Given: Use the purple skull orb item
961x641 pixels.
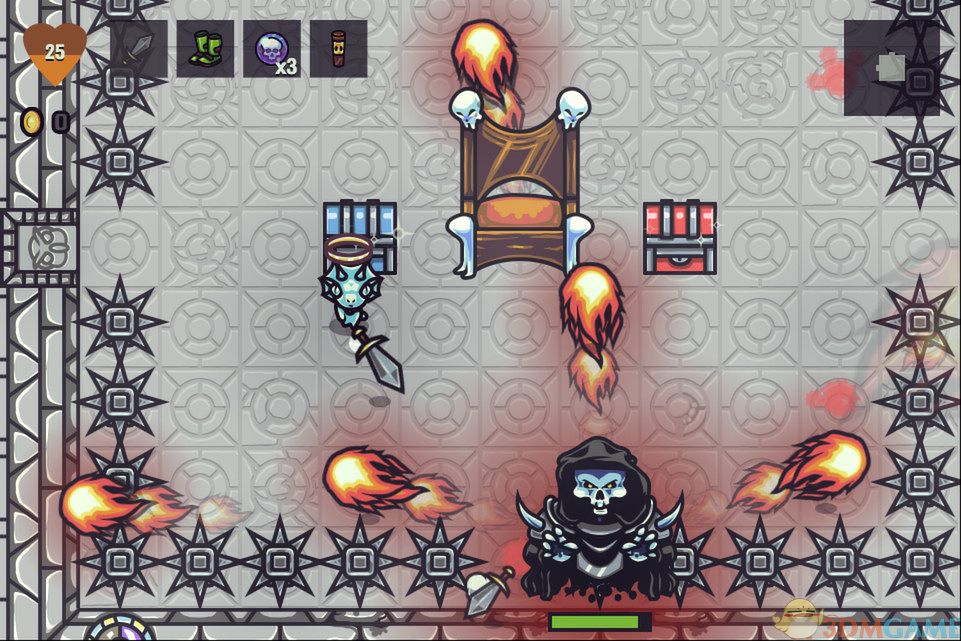Looking at the screenshot, I should coord(271,49).
